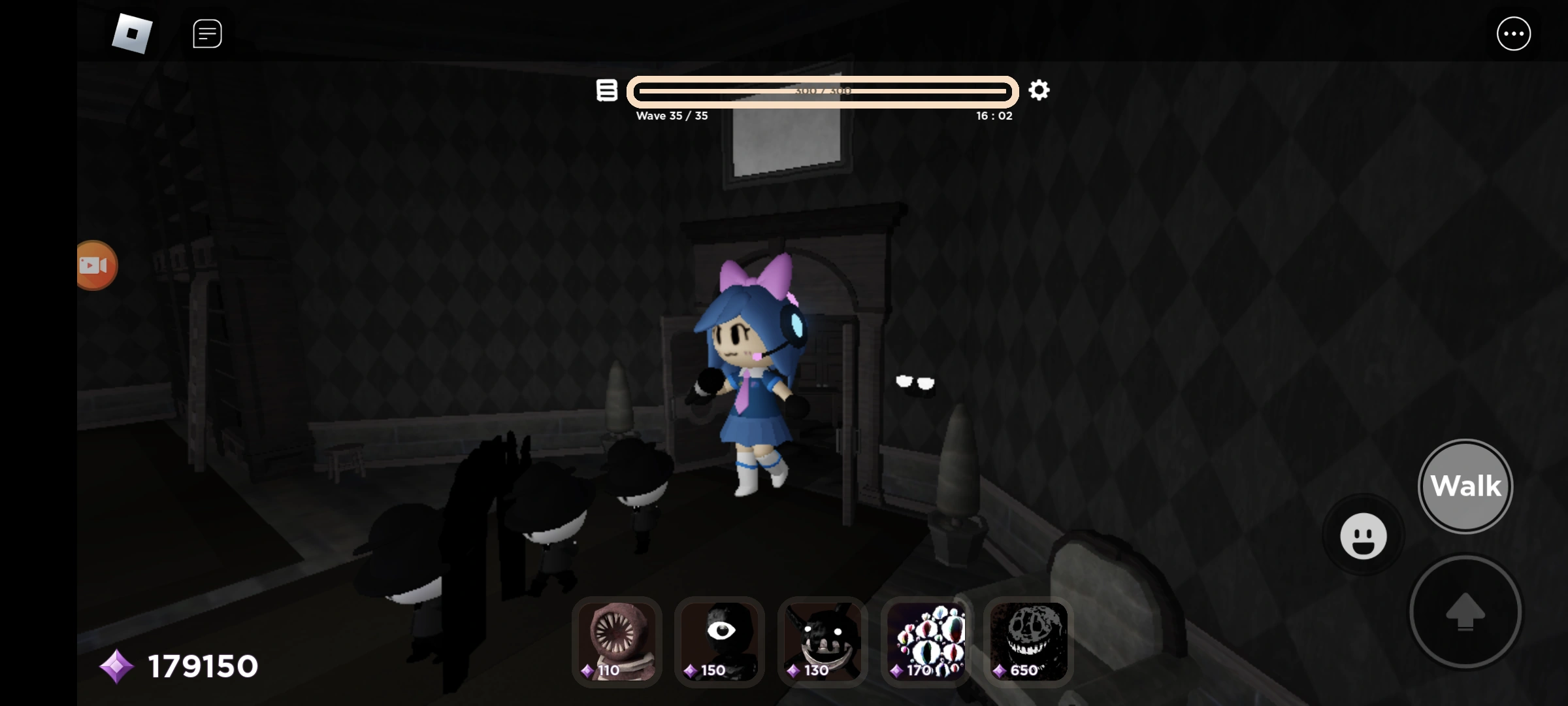
Task: Open the settings gear by the health bar
Action: tap(1039, 90)
